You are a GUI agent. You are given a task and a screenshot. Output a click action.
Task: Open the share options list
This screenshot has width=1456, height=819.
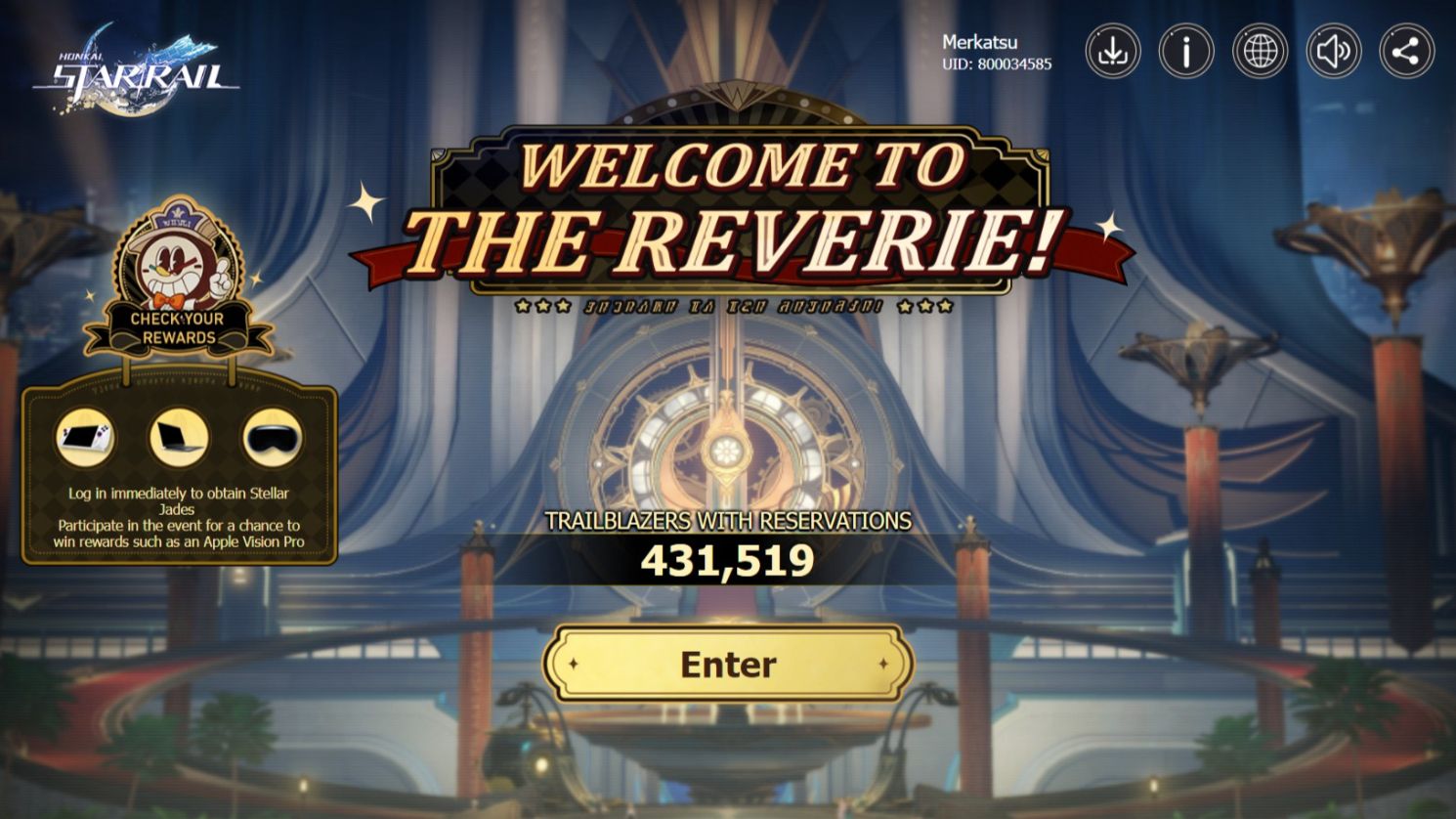[1408, 49]
